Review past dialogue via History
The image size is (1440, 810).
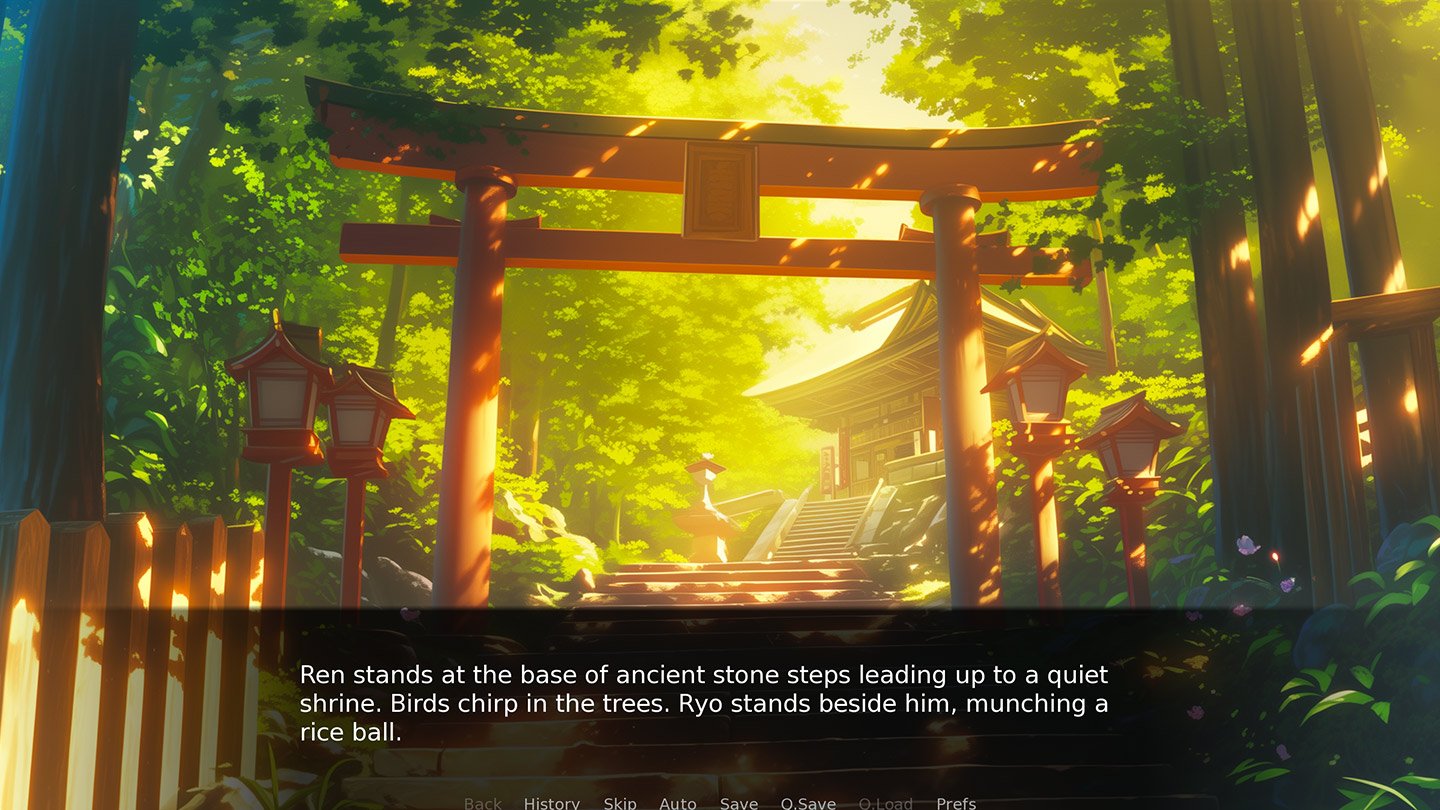pos(551,803)
